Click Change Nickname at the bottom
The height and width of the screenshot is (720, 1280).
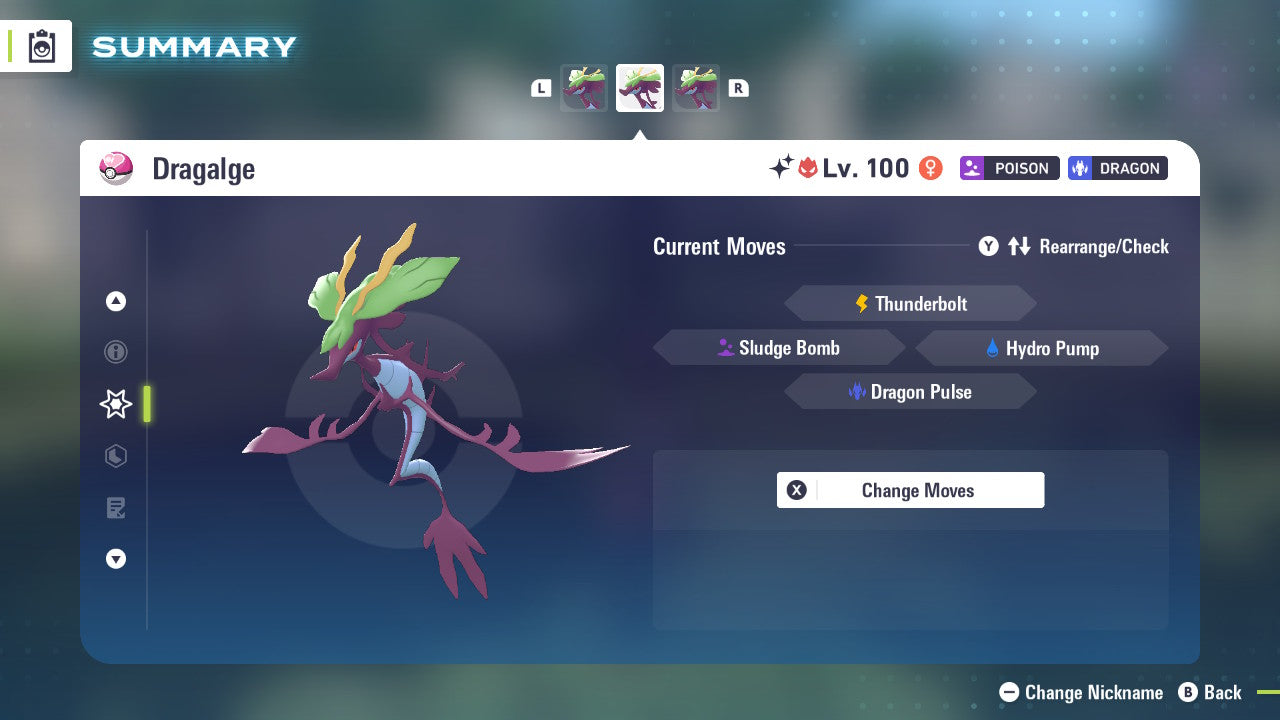click(x=1083, y=692)
